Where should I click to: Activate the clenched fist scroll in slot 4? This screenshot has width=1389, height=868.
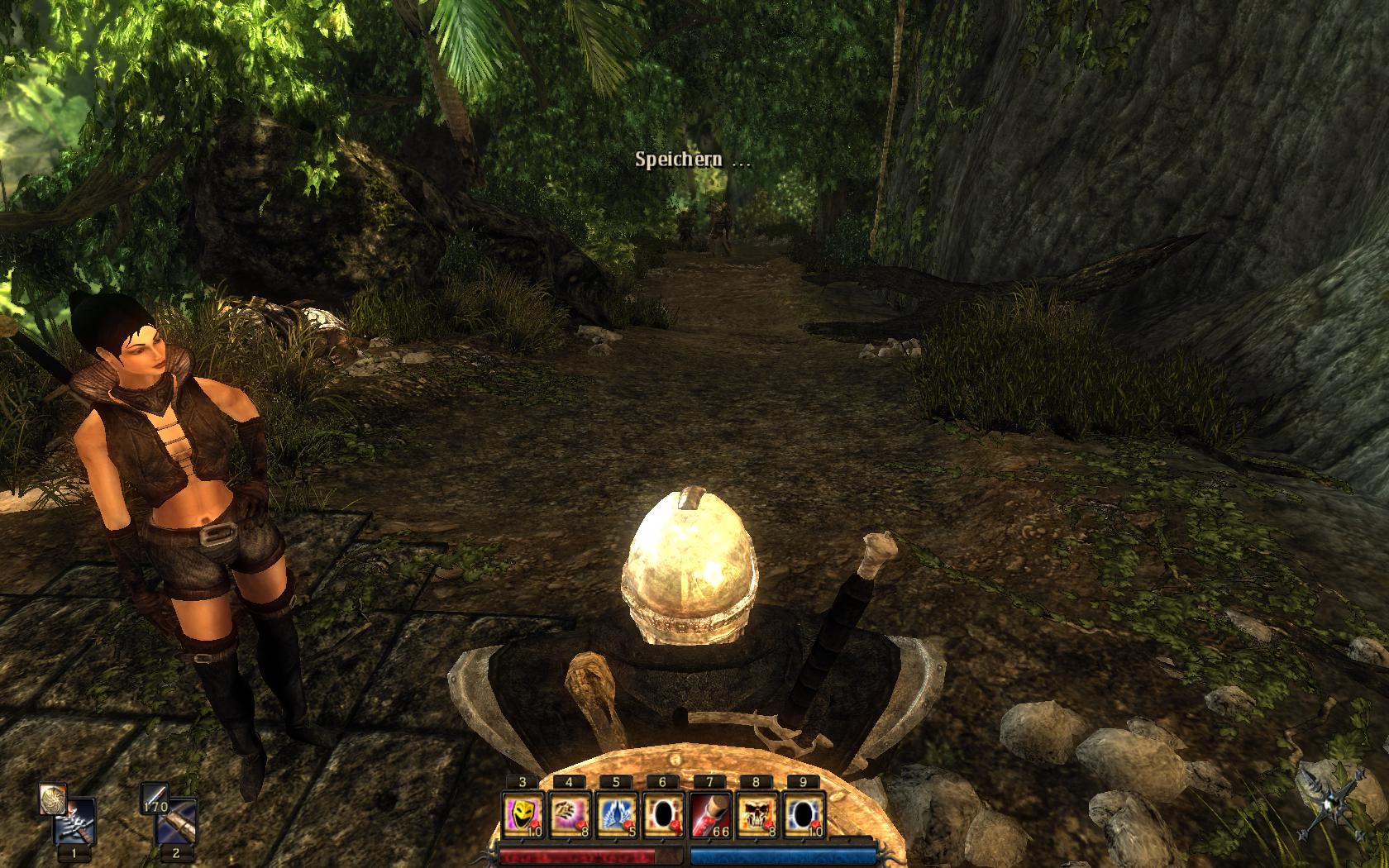pyautogui.click(x=570, y=814)
